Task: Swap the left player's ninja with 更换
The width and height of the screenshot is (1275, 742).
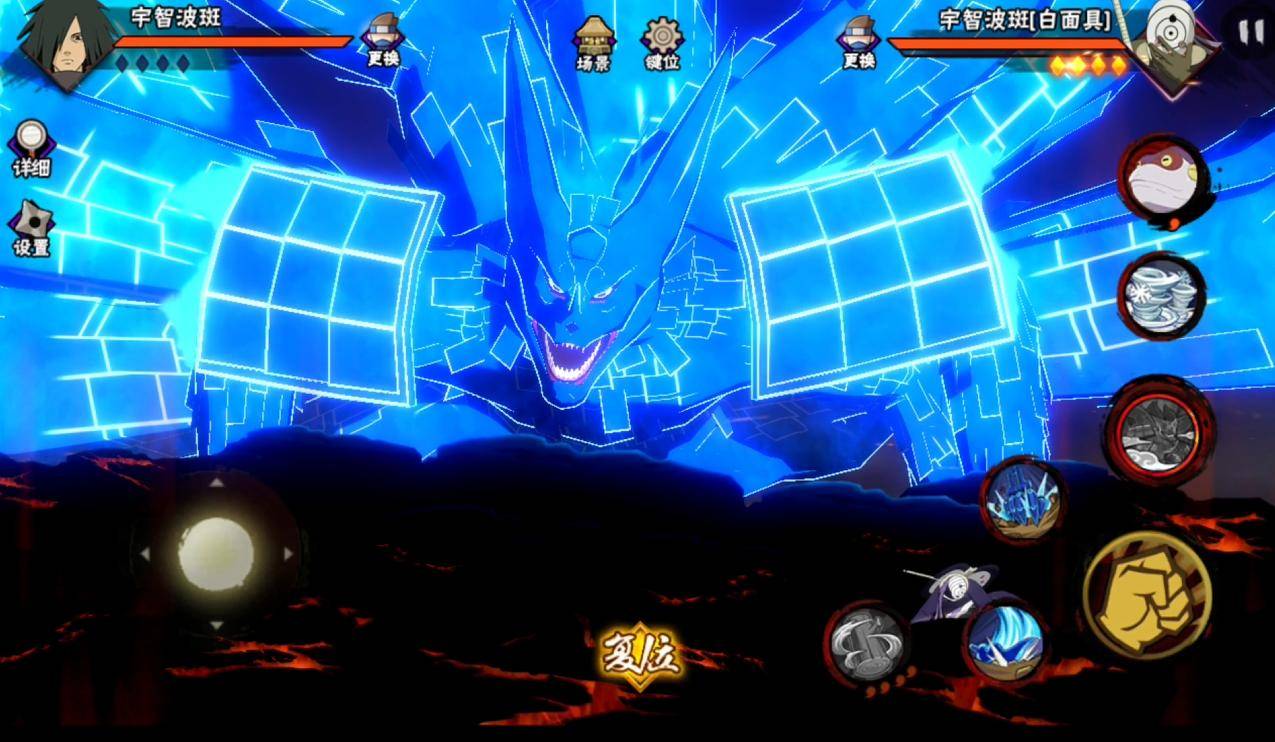Action: point(382,40)
